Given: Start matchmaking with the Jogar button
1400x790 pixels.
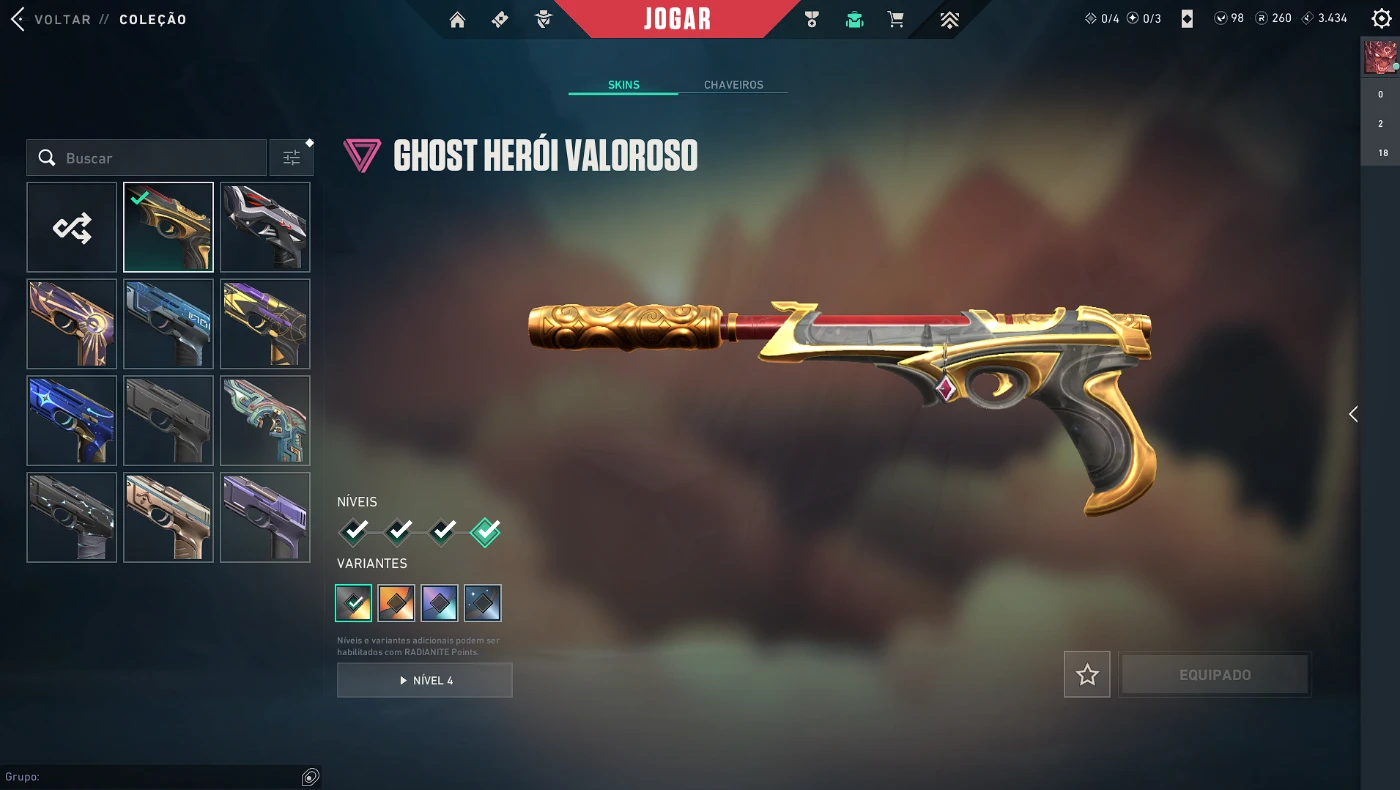Looking at the screenshot, I should [x=677, y=19].
